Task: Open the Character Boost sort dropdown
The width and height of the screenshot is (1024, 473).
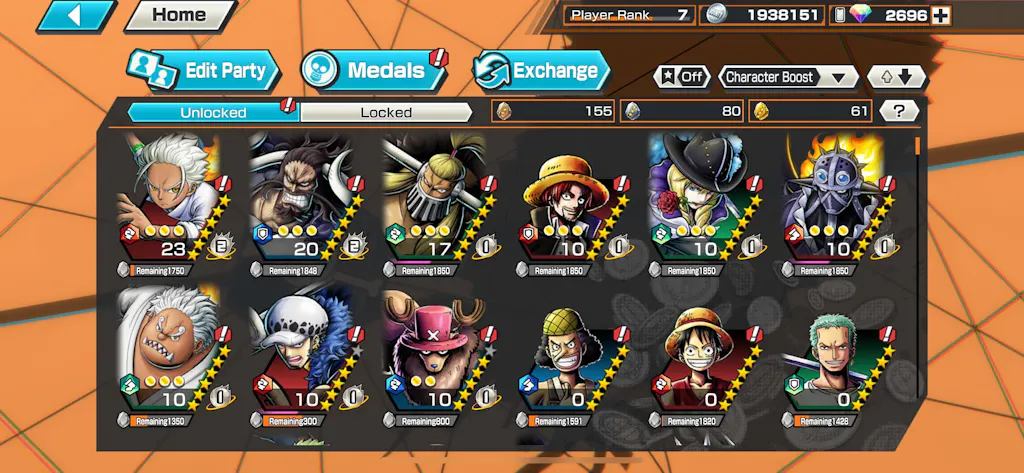Action: (x=788, y=77)
